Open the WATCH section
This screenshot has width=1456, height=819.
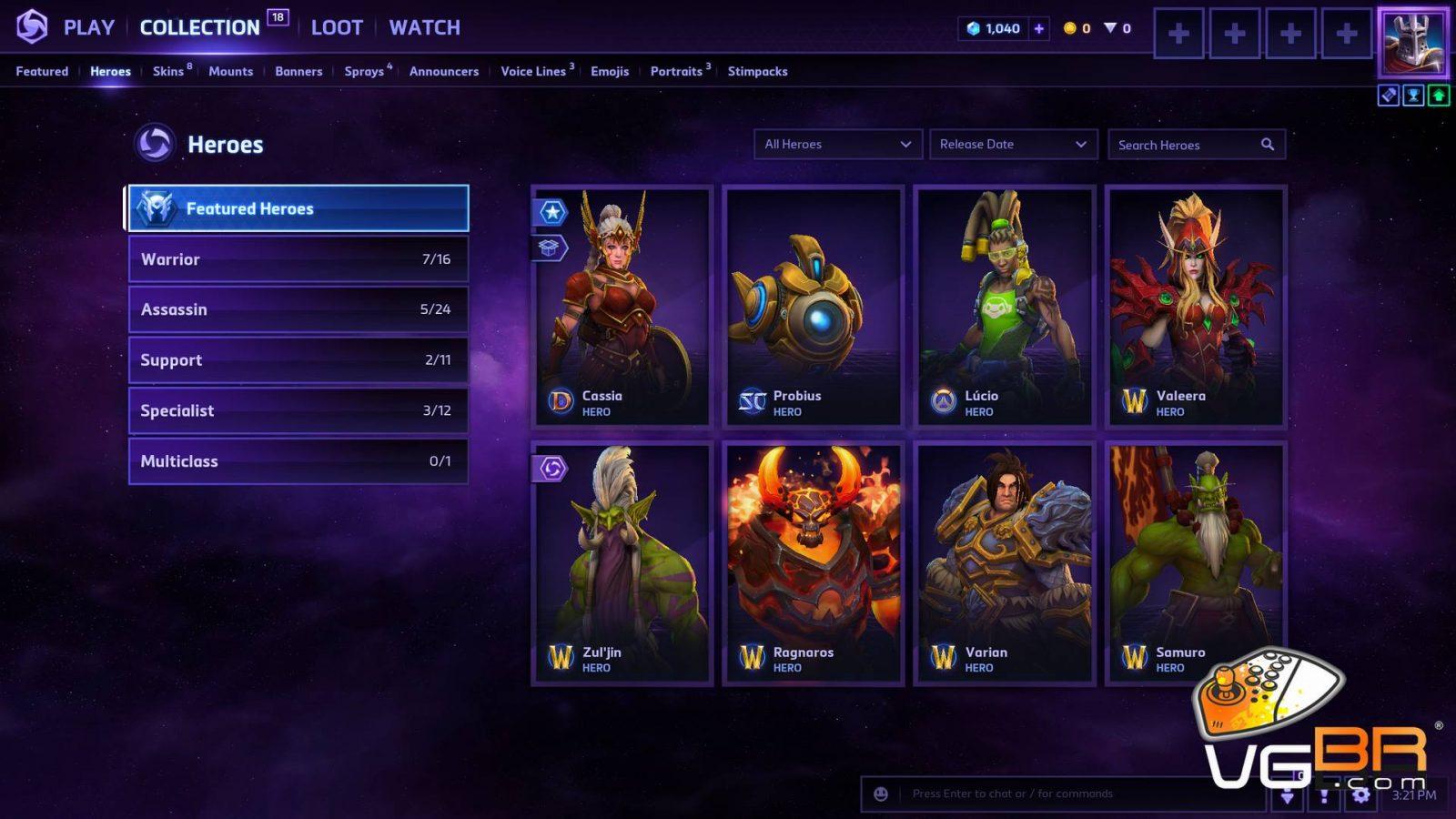pos(424,27)
